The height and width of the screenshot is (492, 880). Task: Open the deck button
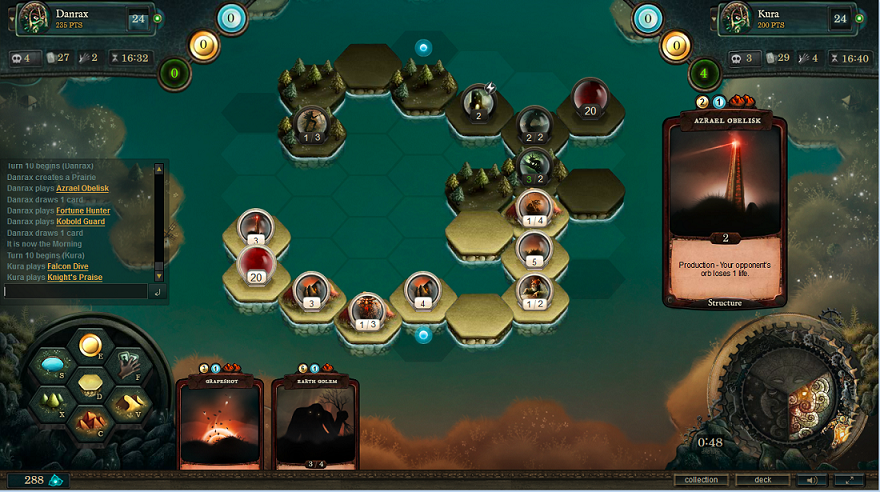pos(762,480)
